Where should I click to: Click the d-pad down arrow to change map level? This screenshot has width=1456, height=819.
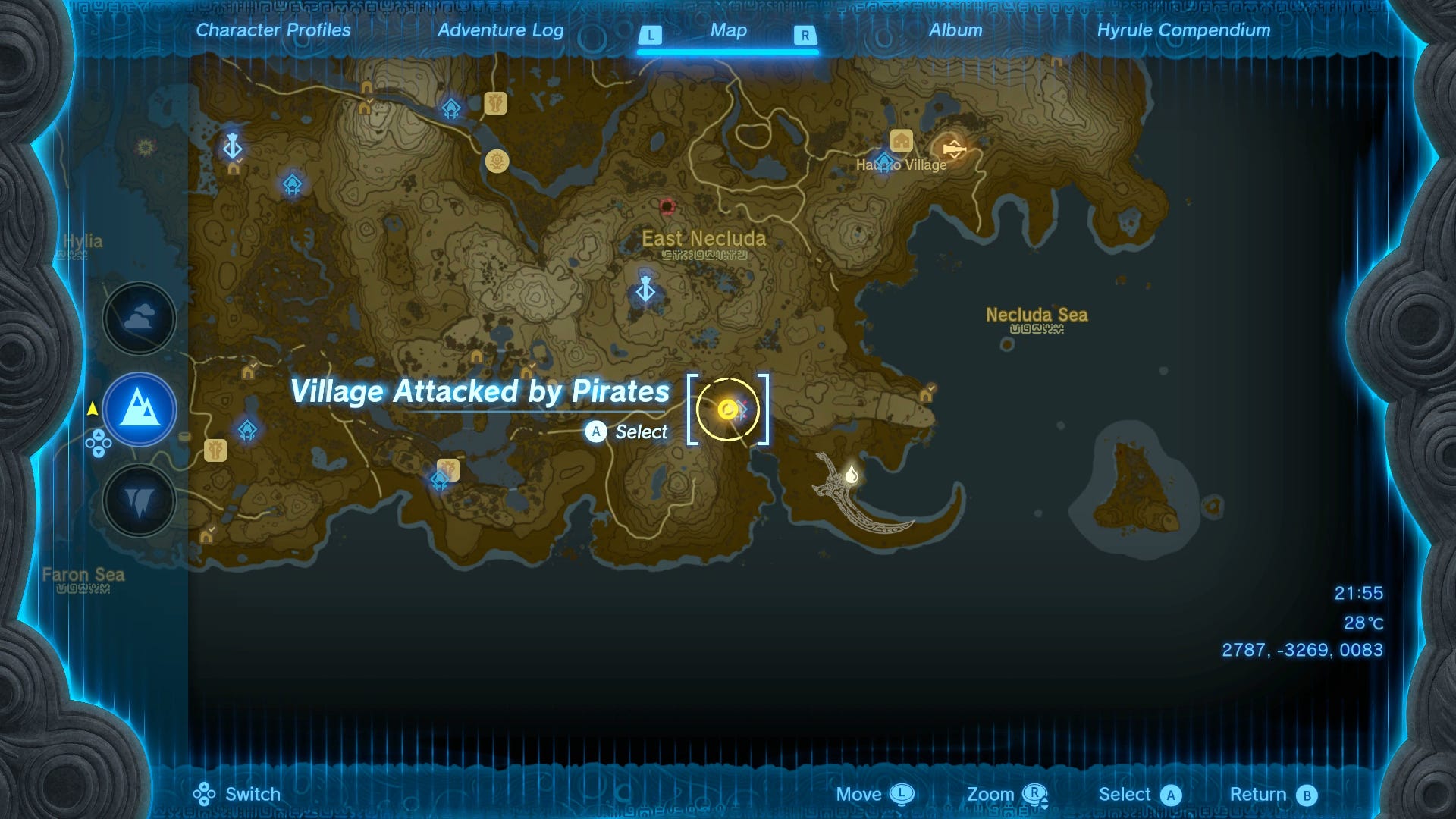(99, 452)
